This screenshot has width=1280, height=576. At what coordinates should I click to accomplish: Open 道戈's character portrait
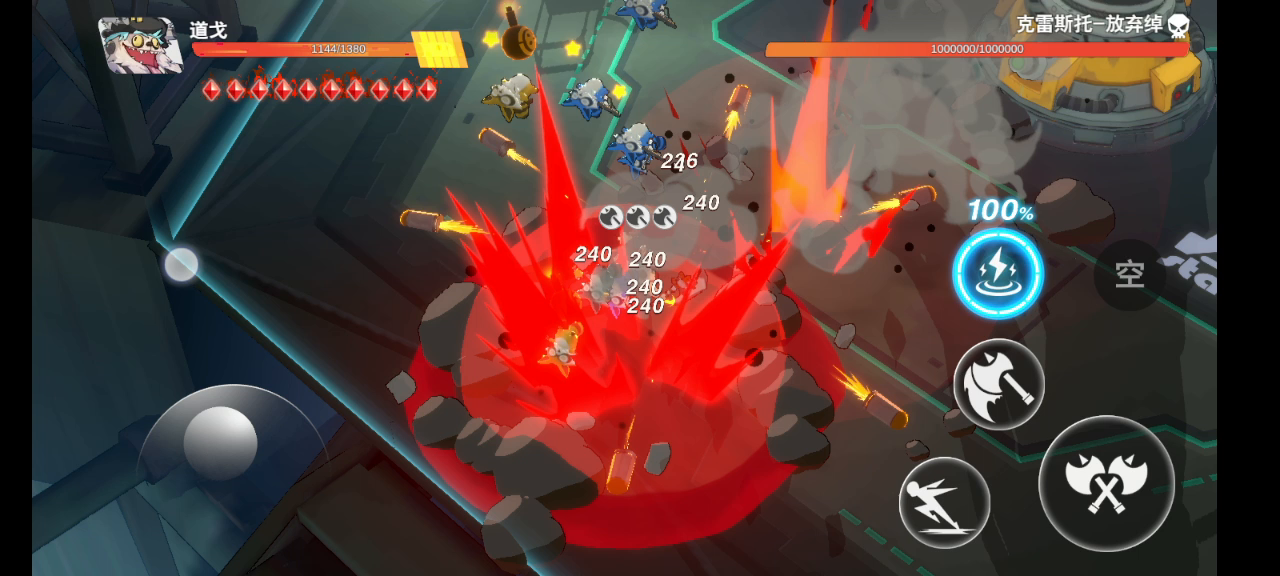pos(140,46)
